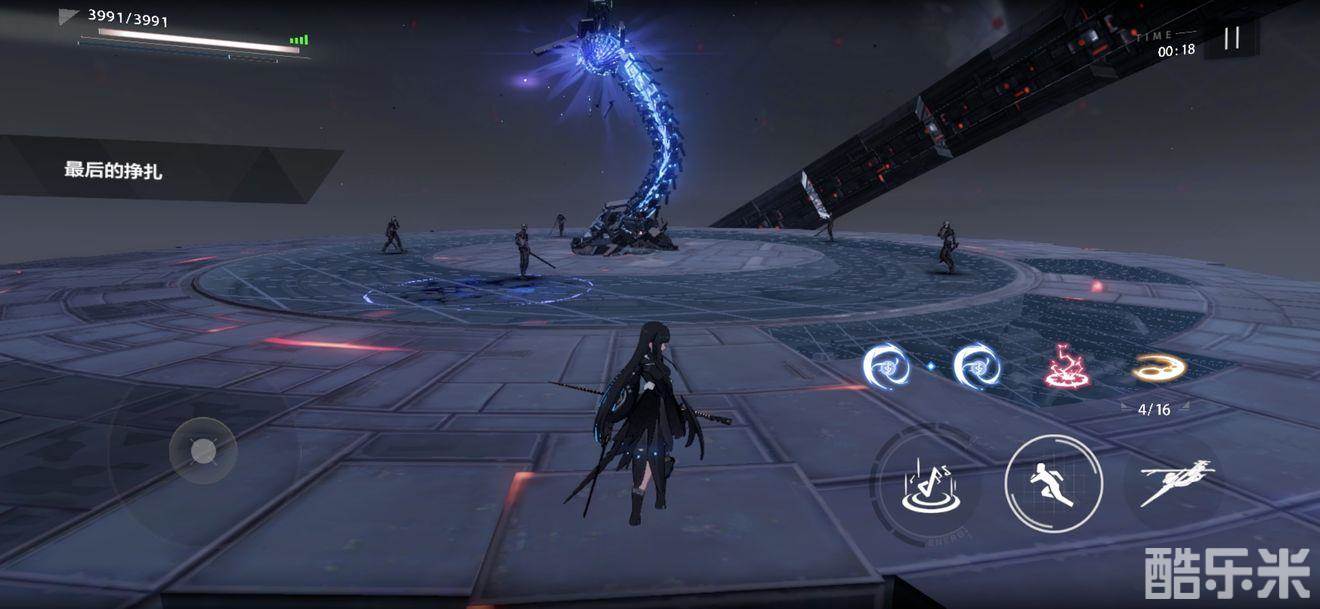Attack with the sword weapon button

pyautogui.click(x=1176, y=482)
